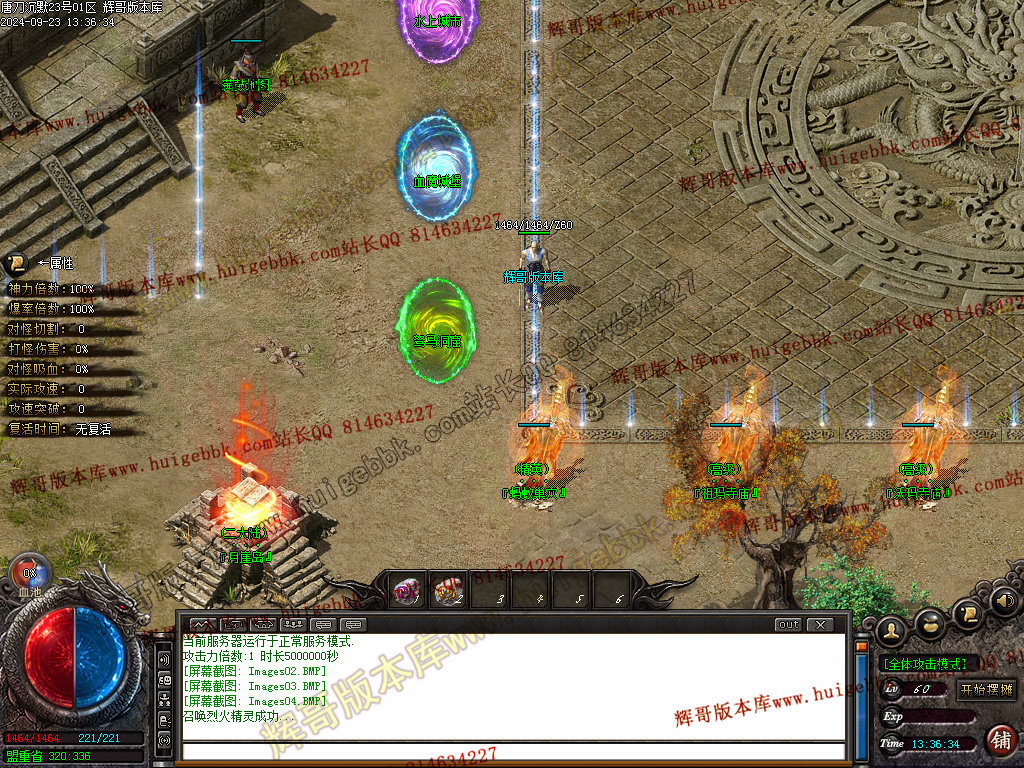1024x768 pixels.
Task: Click the 'out' button on chat panel
Action: [x=789, y=625]
